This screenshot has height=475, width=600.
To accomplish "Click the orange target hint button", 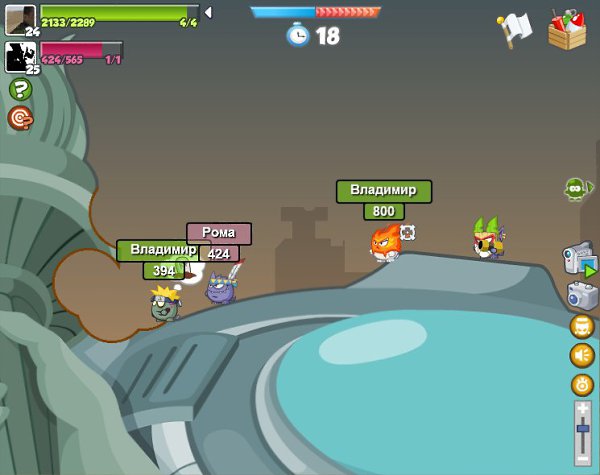I will pos(20,118).
